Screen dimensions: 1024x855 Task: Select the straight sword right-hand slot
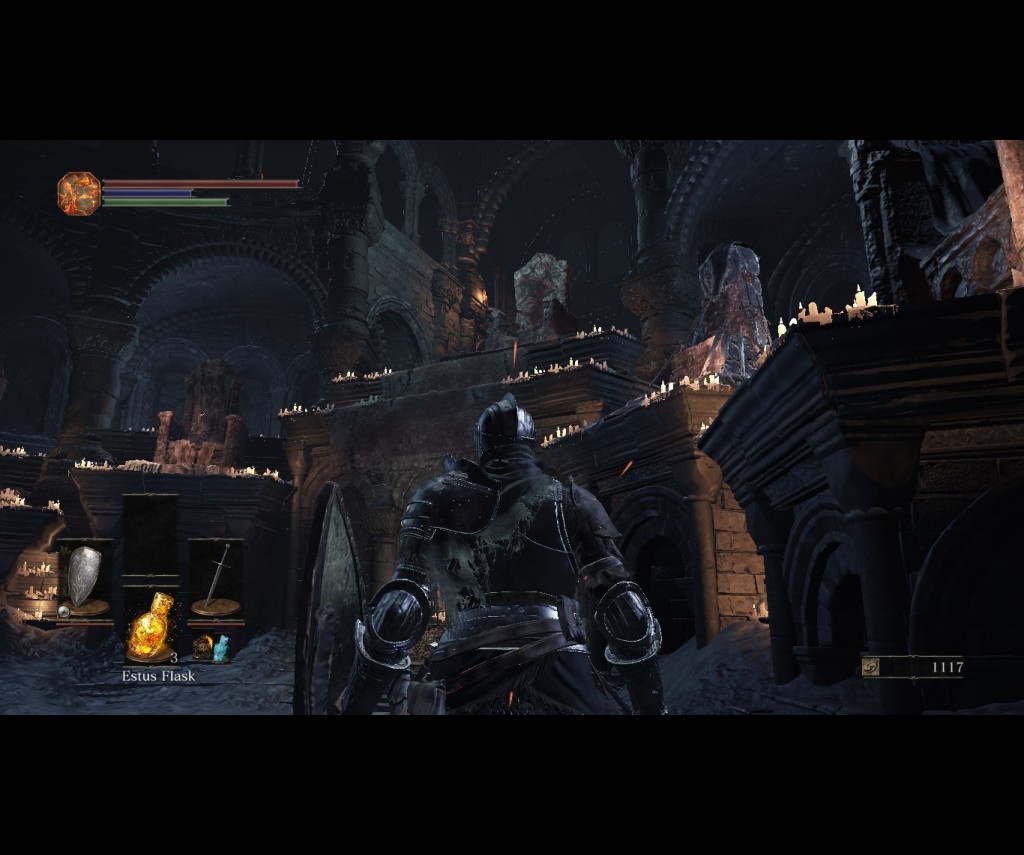pyautogui.click(x=215, y=580)
